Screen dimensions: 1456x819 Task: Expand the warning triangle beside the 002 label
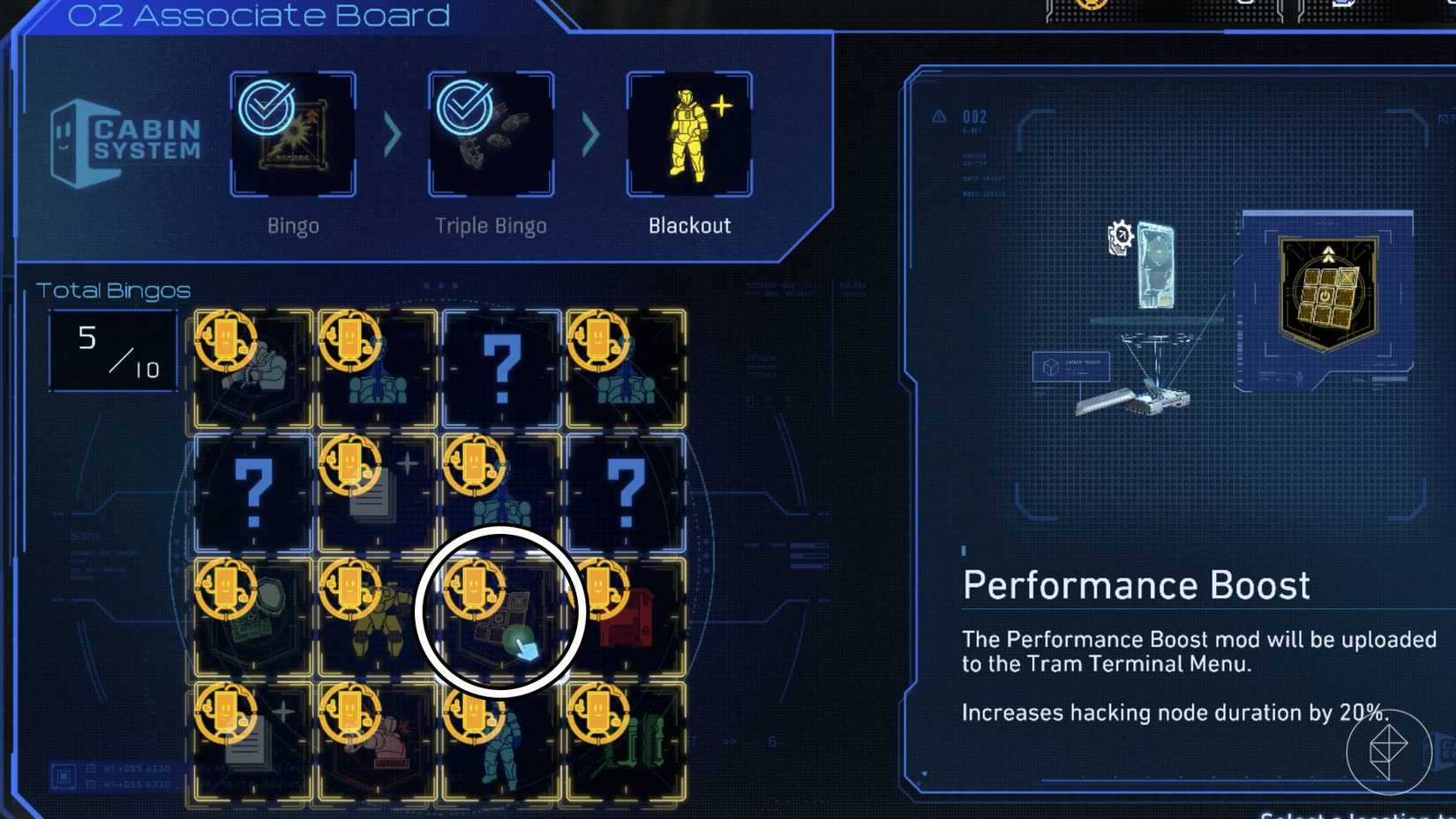pos(937,115)
